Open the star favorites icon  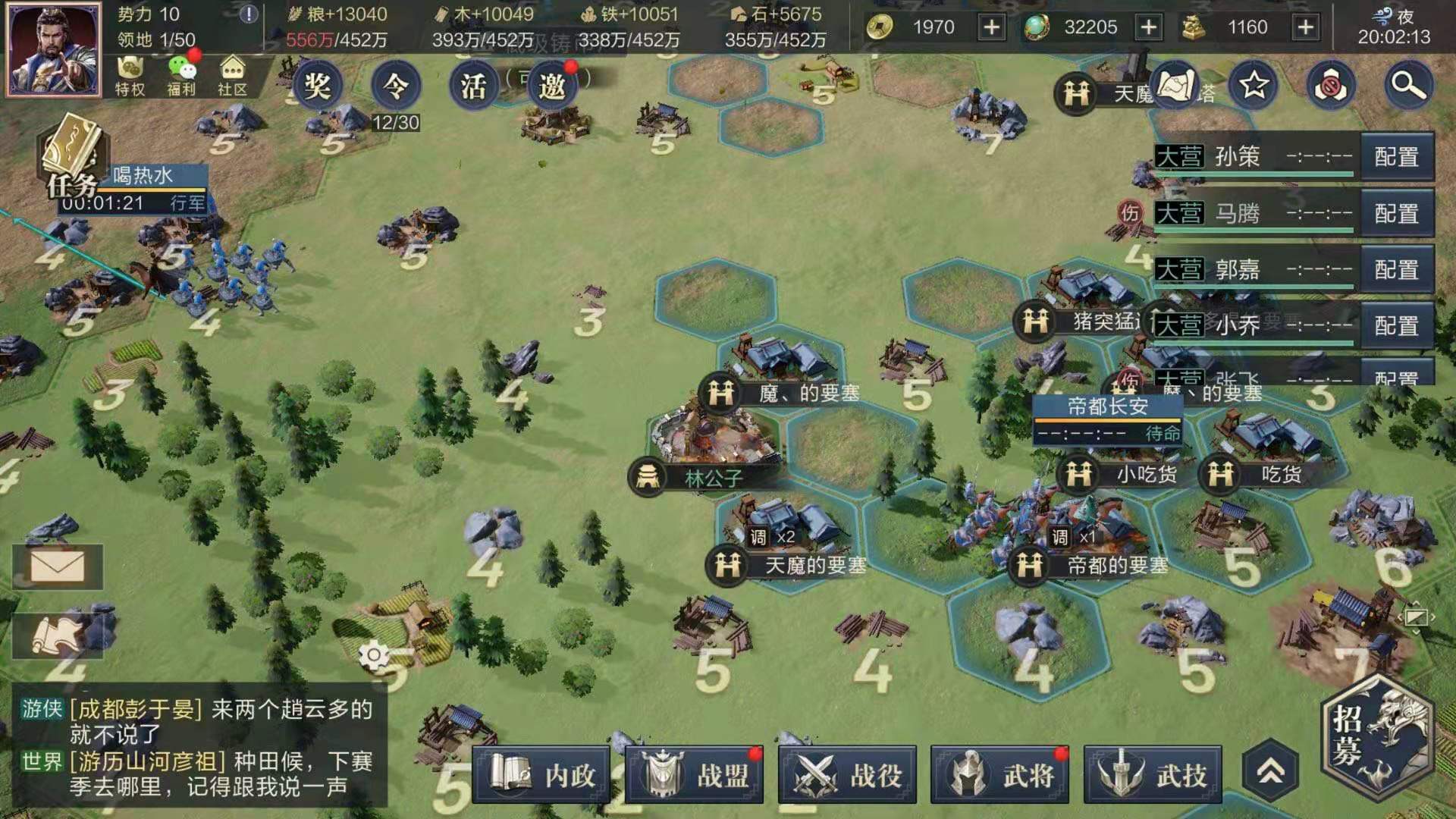tap(1254, 85)
